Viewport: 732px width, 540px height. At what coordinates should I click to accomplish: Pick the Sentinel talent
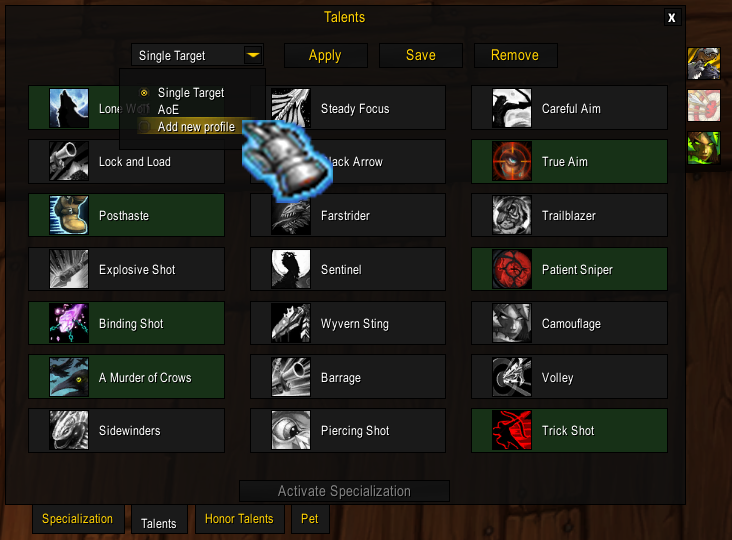347,270
